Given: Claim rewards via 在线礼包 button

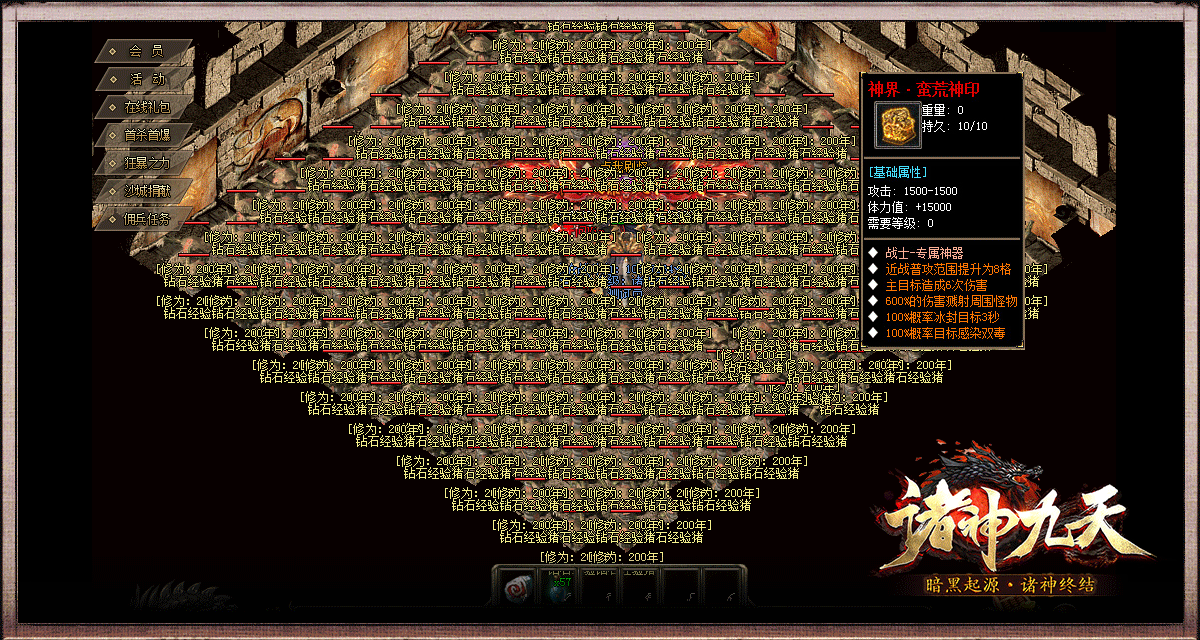Looking at the screenshot, I should click(x=146, y=107).
